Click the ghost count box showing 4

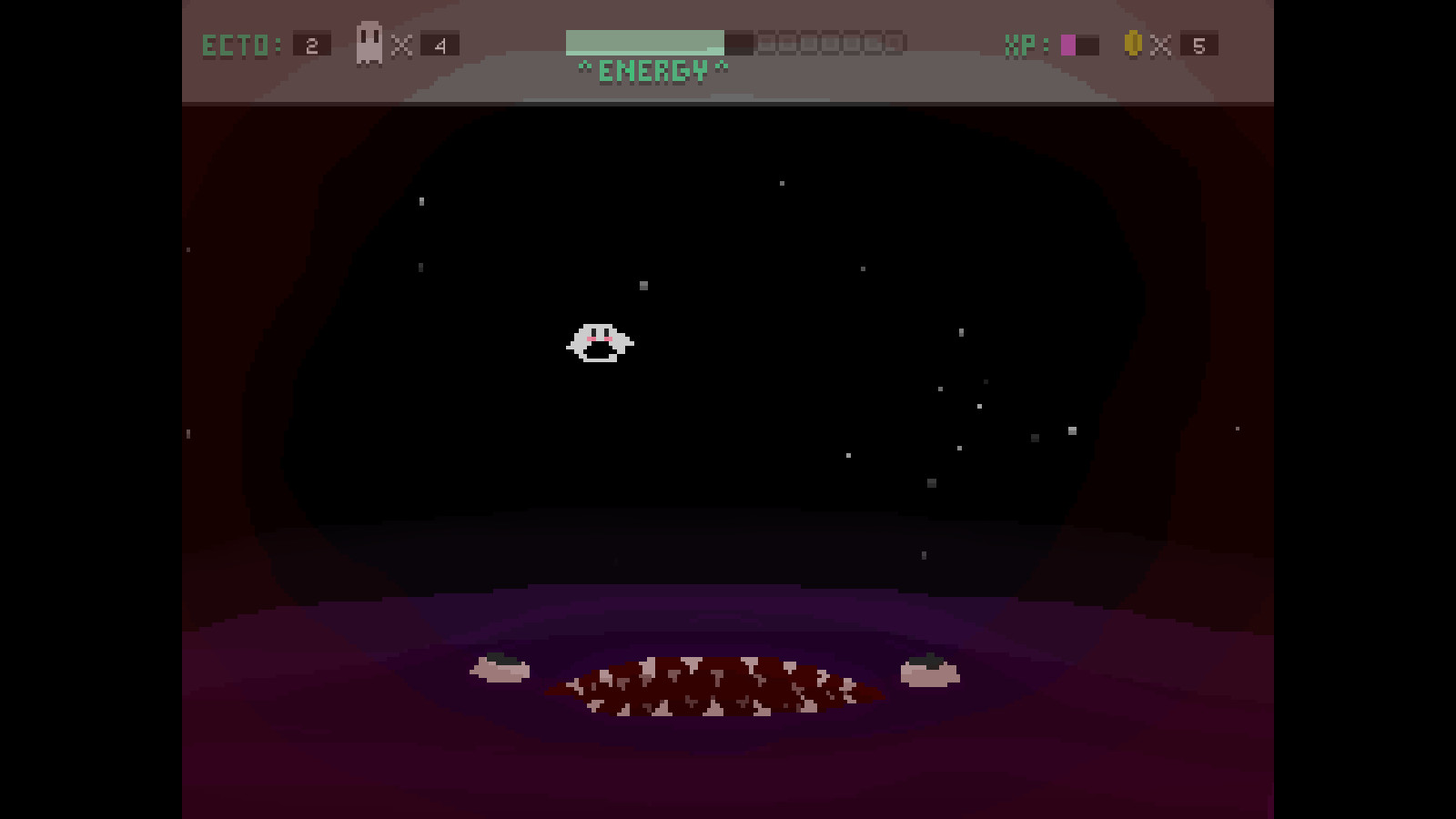(440, 44)
